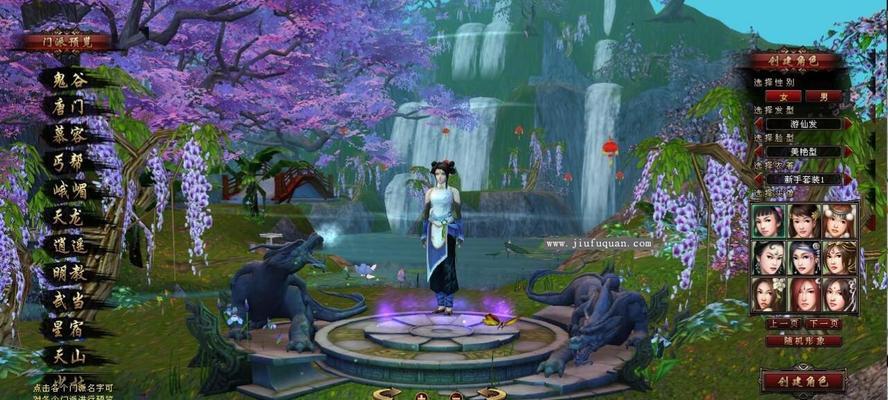Viewport: 888px width, 400px height.
Task: Rotate character with the right arrow button
Action: coord(490,393)
